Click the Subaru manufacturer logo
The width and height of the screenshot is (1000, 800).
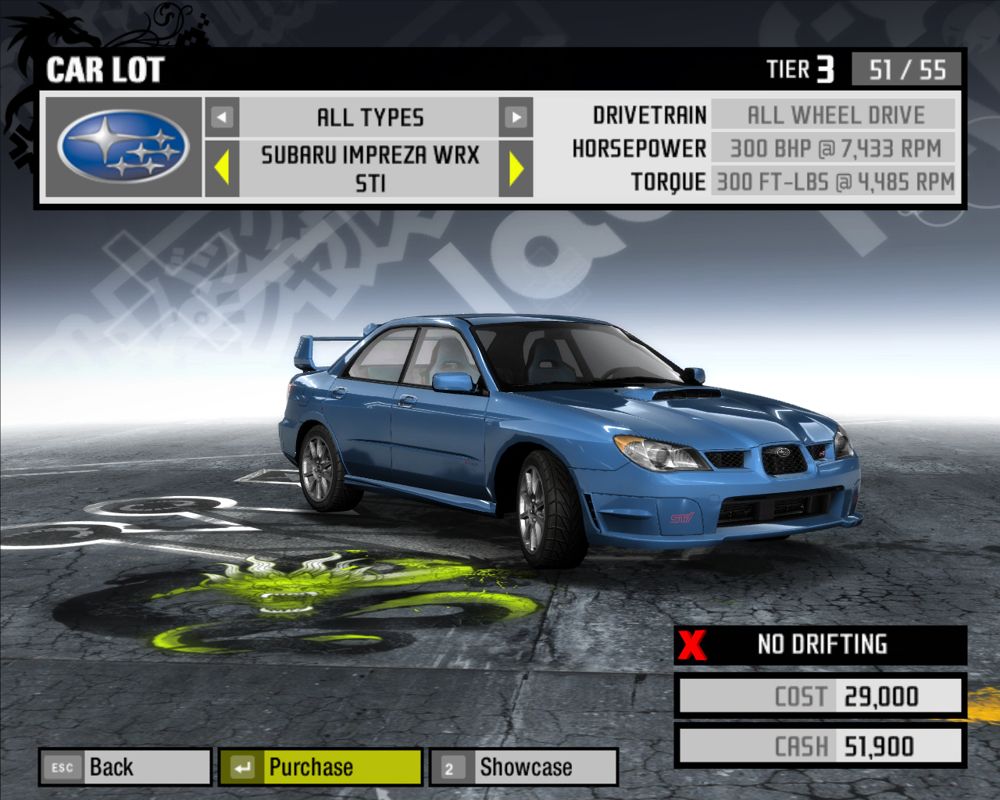point(123,146)
